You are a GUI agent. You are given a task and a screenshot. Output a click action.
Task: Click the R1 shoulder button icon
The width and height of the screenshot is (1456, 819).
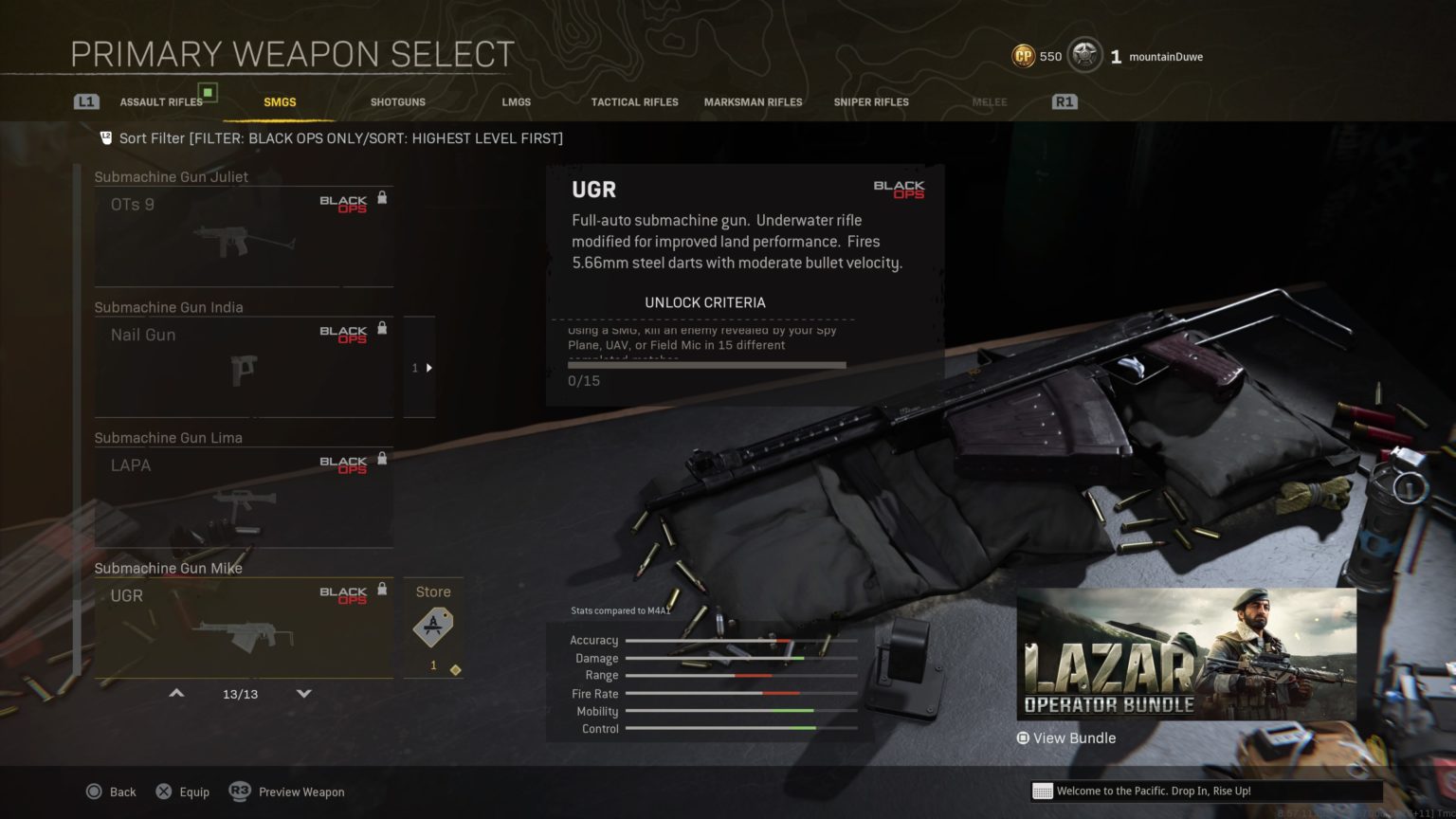(x=1063, y=100)
